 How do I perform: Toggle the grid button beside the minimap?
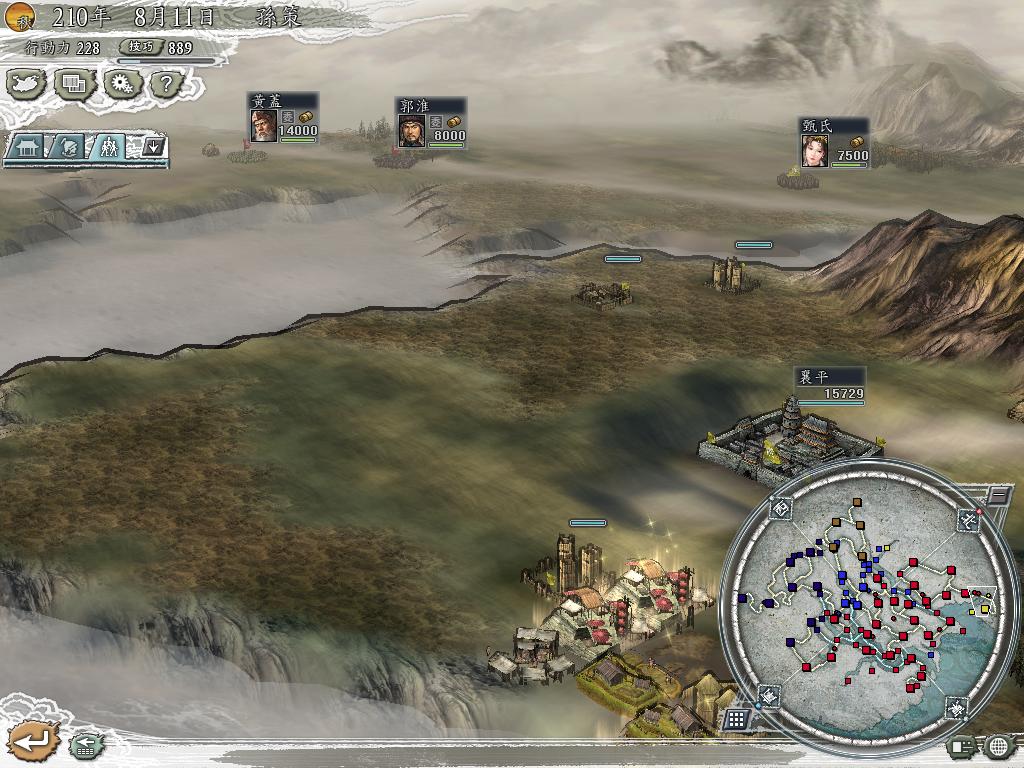click(736, 719)
